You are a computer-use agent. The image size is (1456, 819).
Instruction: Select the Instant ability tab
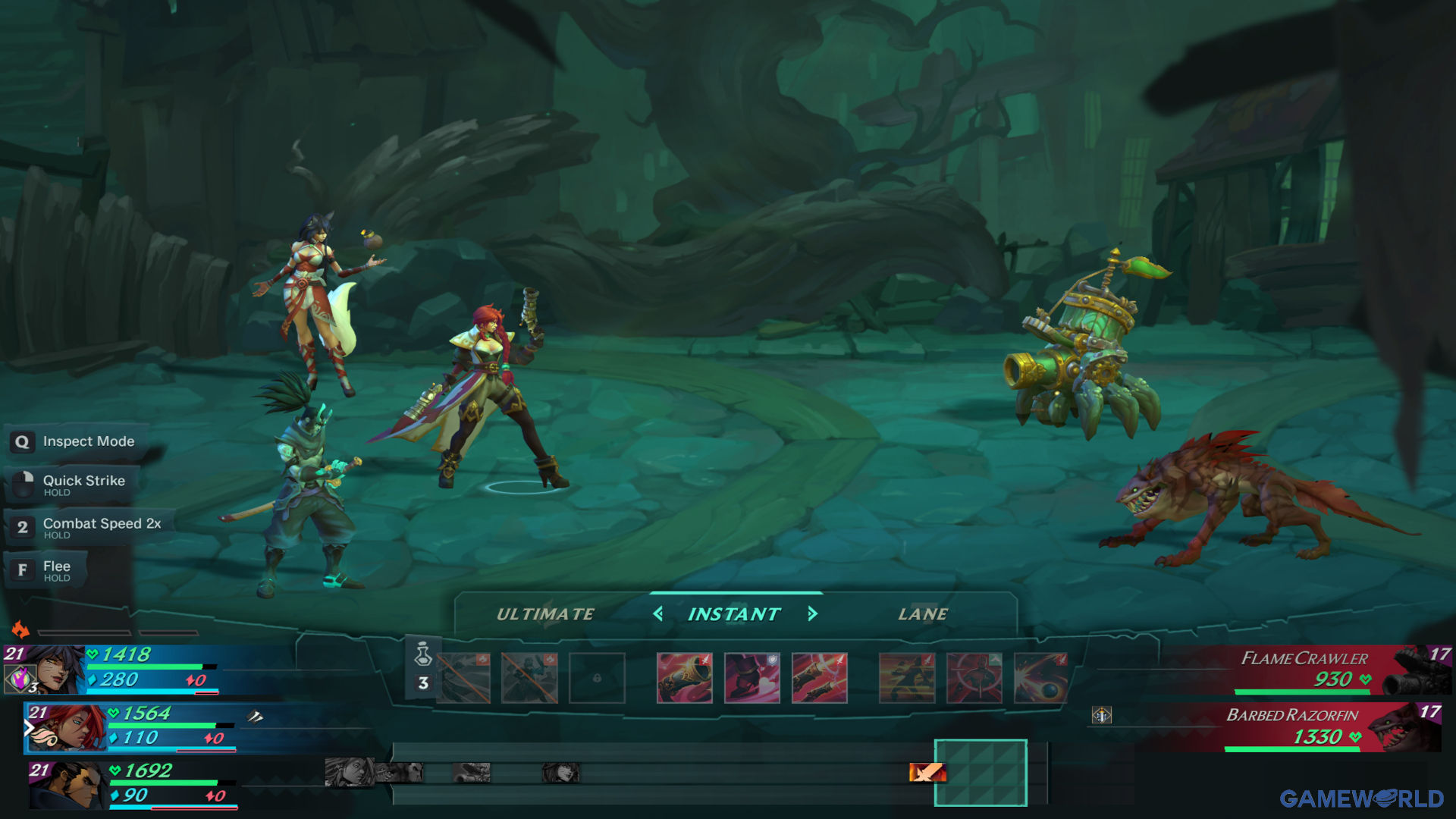[734, 614]
